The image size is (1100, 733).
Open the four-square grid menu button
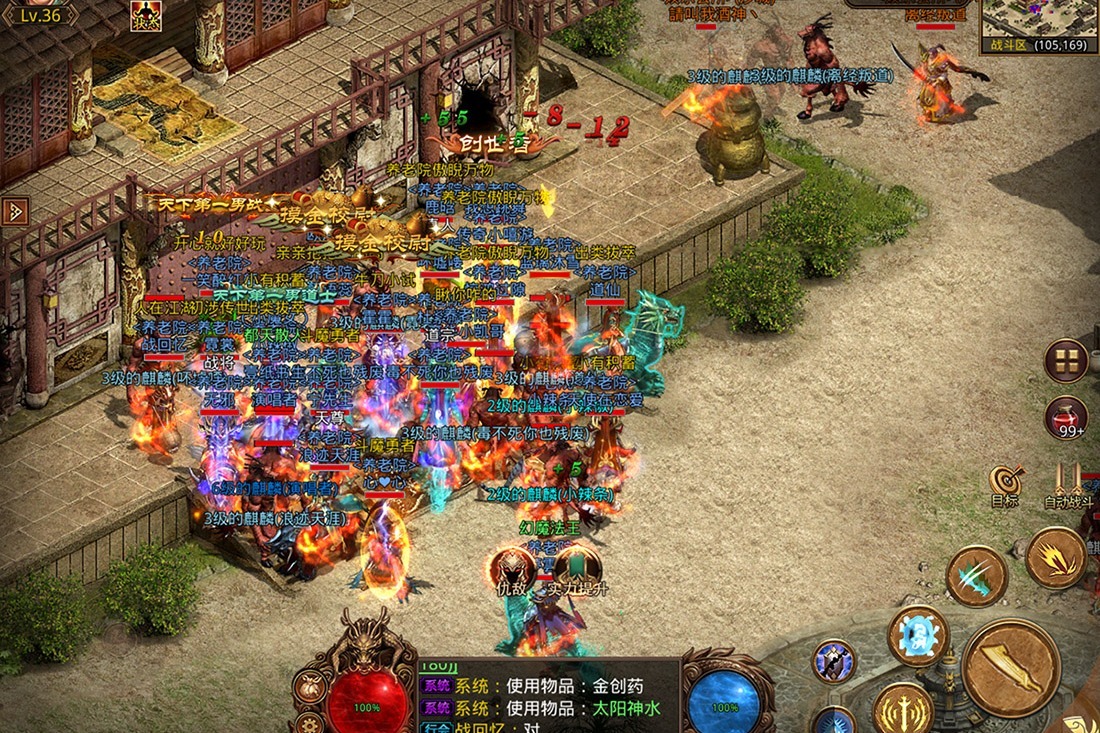click(1066, 361)
